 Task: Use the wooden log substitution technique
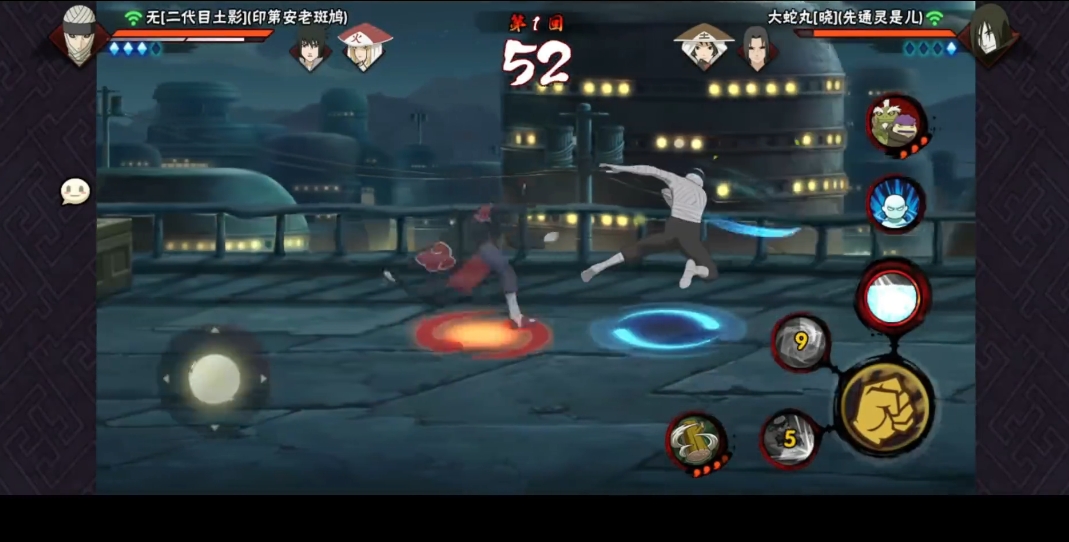tap(696, 442)
